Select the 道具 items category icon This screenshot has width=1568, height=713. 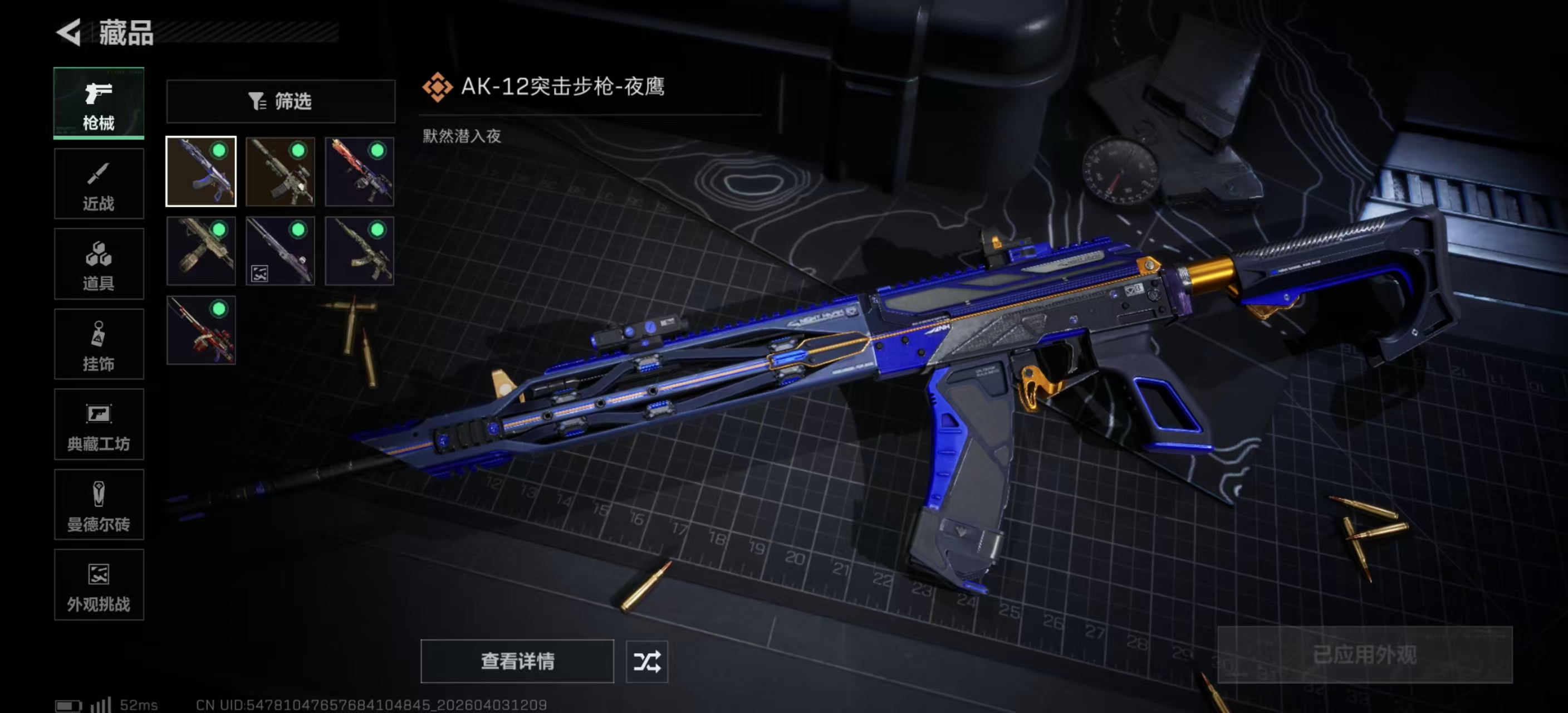tap(99, 264)
